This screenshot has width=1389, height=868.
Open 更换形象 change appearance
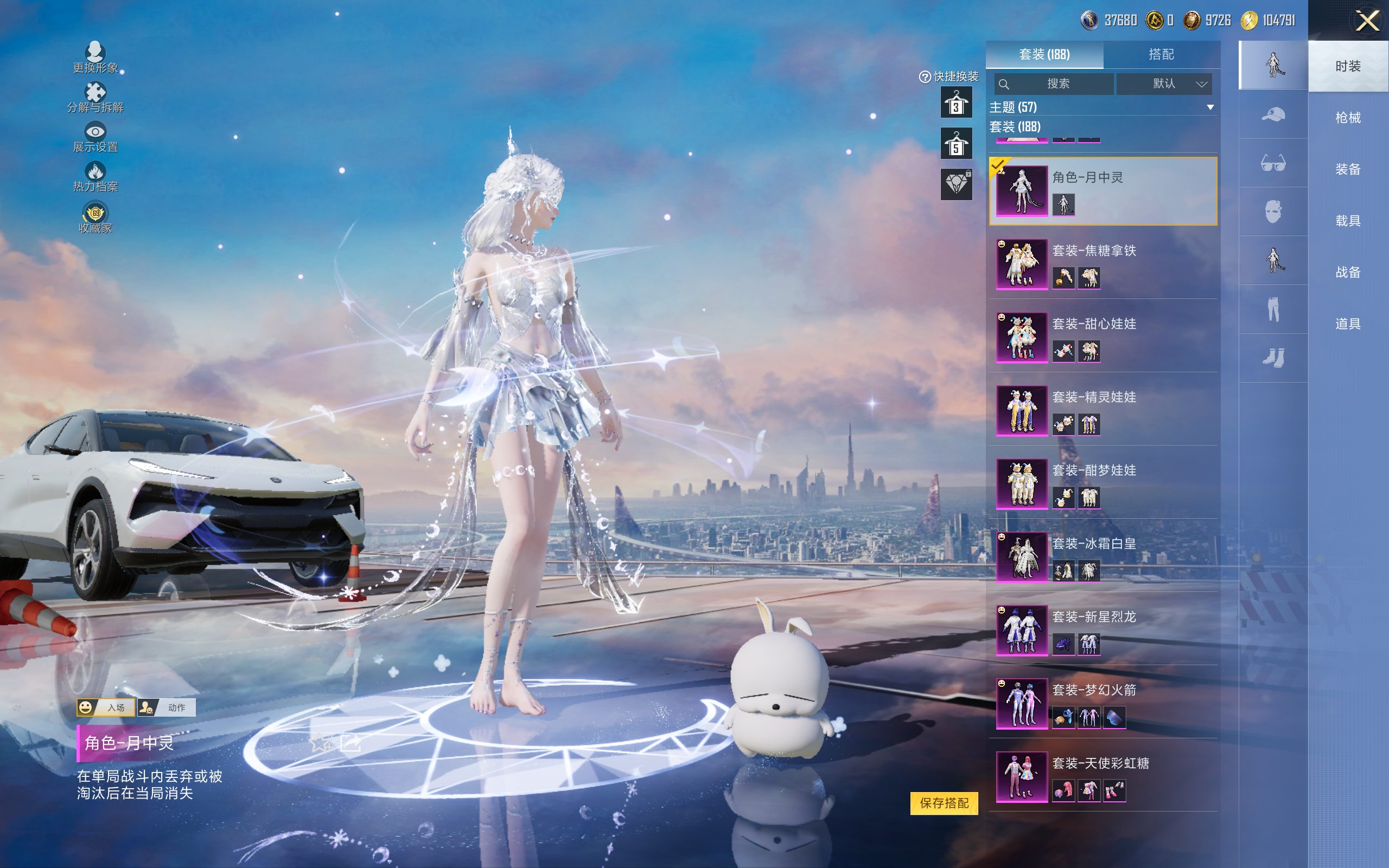pyautogui.click(x=95, y=58)
